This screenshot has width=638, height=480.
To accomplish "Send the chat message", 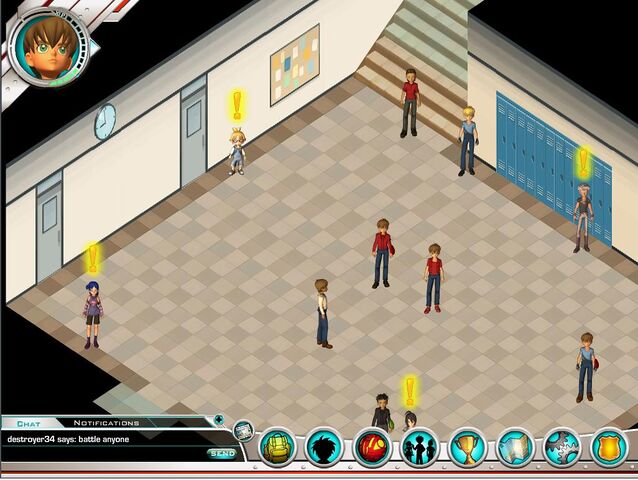I will [x=222, y=454].
